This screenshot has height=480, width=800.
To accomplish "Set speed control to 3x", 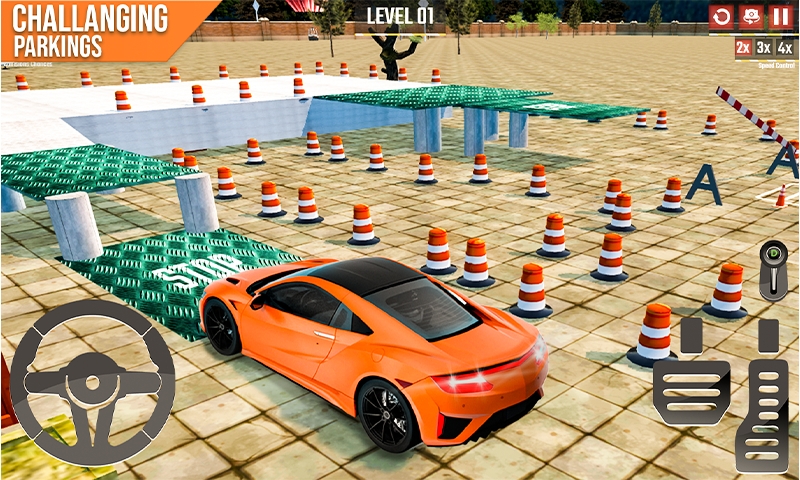I will [764, 47].
